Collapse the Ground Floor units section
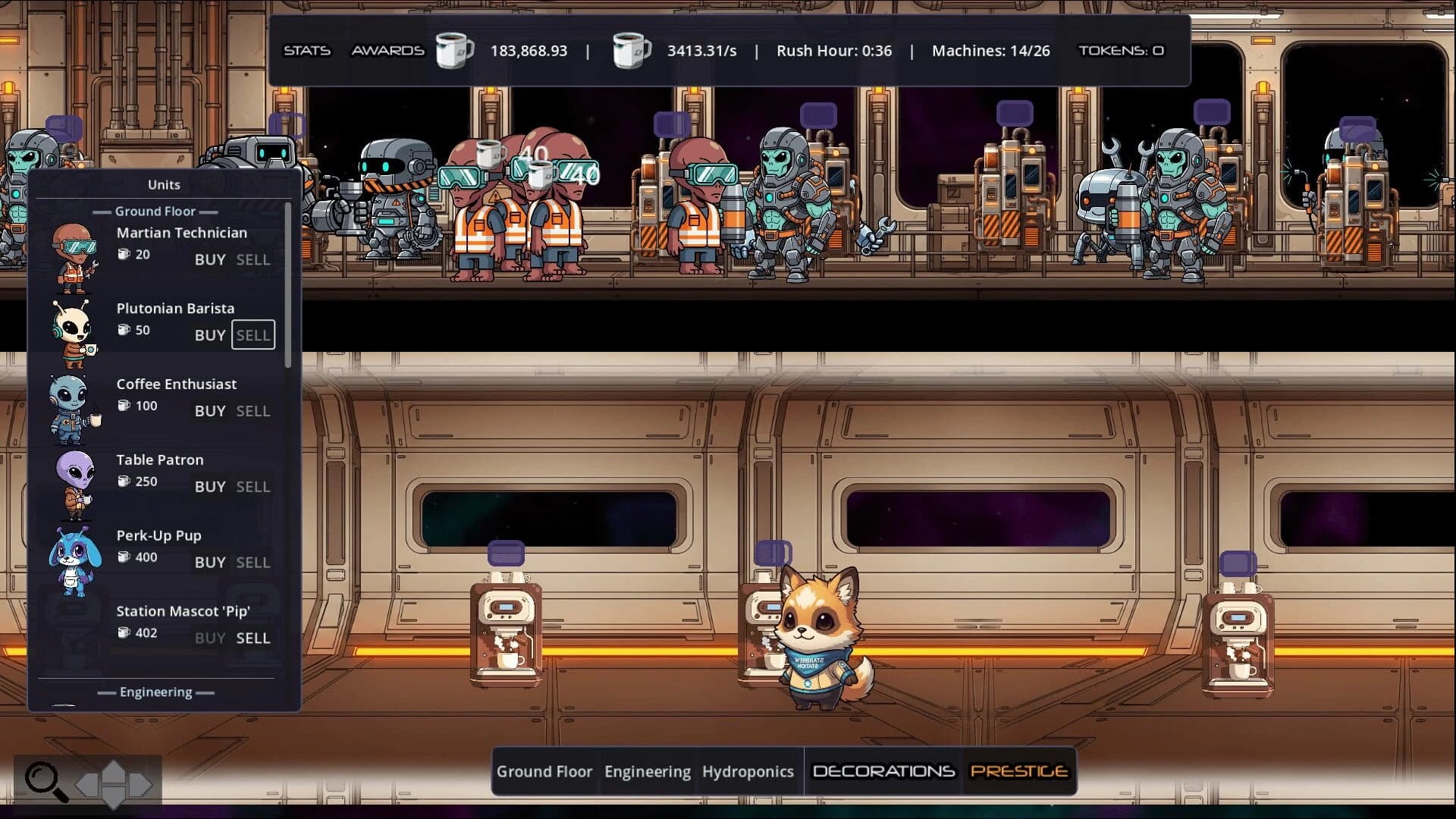1456x819 pixels. [x=155, y=211]
